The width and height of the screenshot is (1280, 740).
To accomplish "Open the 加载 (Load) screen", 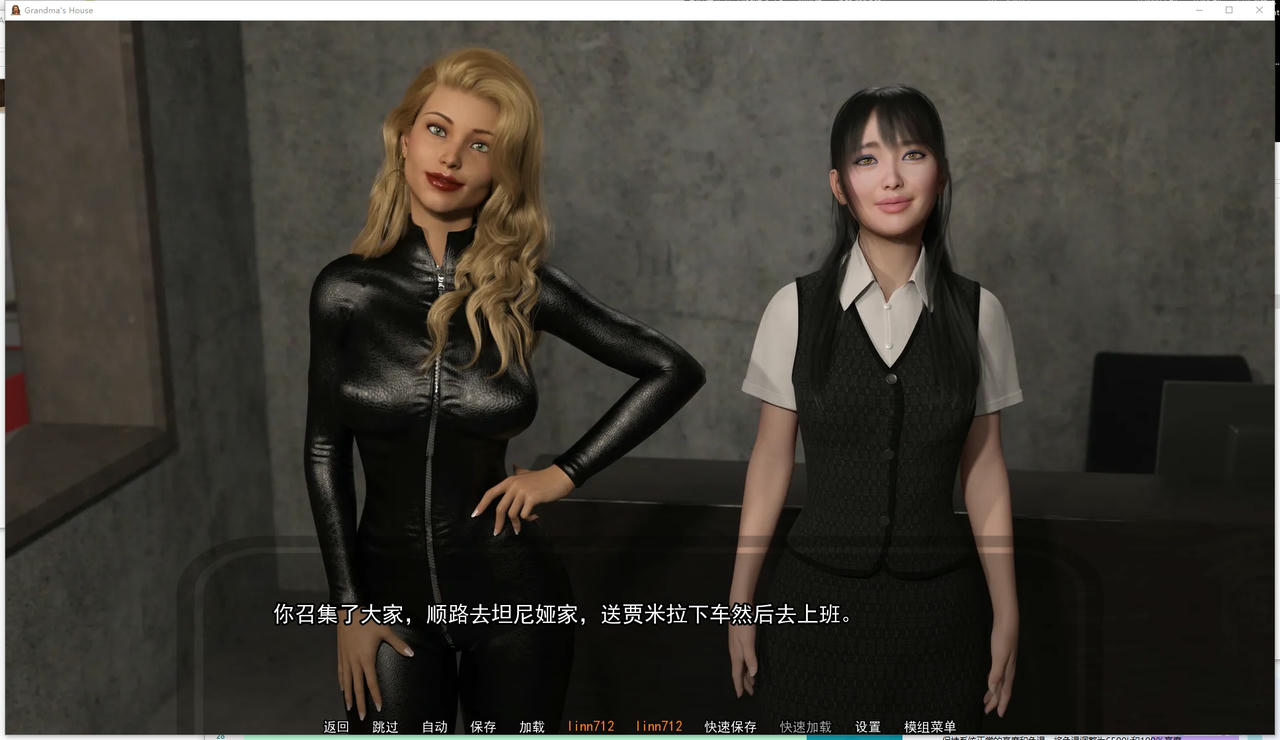I will point(531,727).
